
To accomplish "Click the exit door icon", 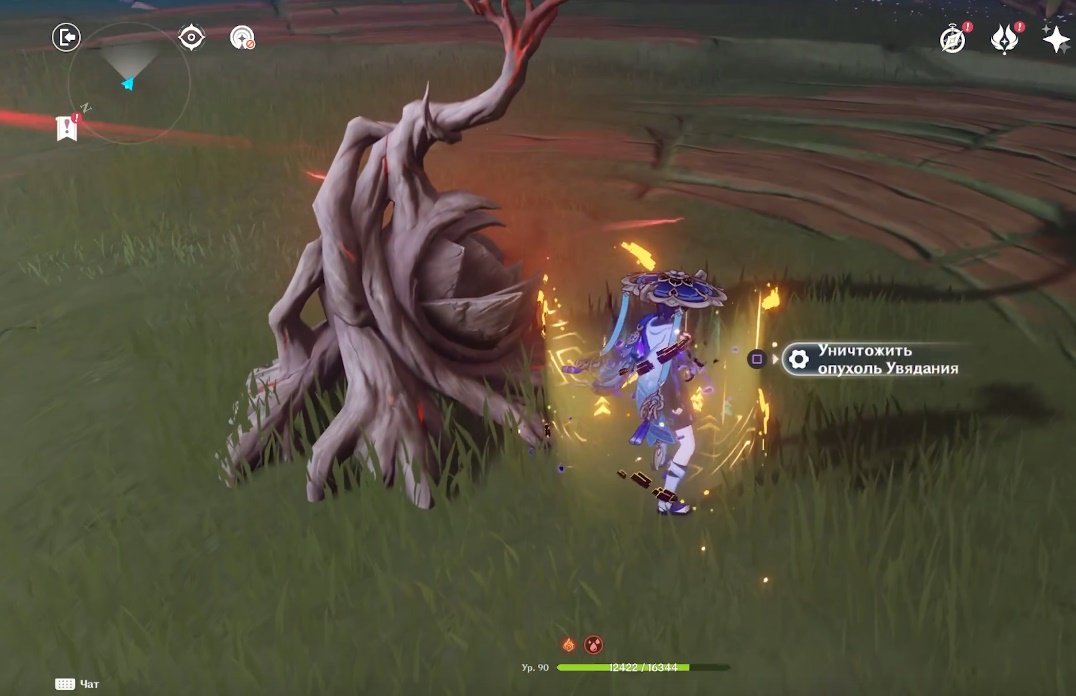I will 66,38.
